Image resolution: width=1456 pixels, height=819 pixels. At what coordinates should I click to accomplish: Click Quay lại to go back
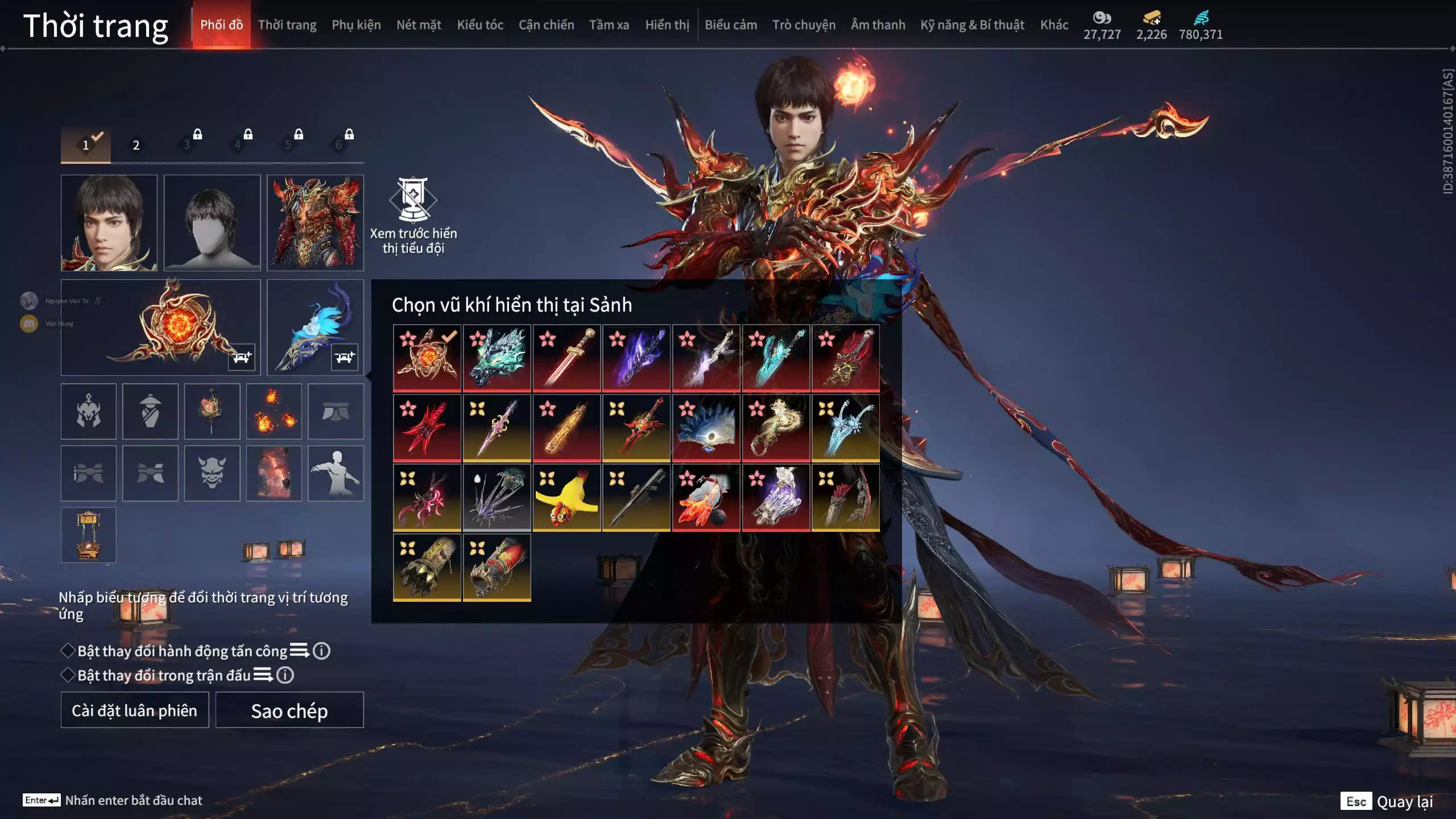[1404, 801]
